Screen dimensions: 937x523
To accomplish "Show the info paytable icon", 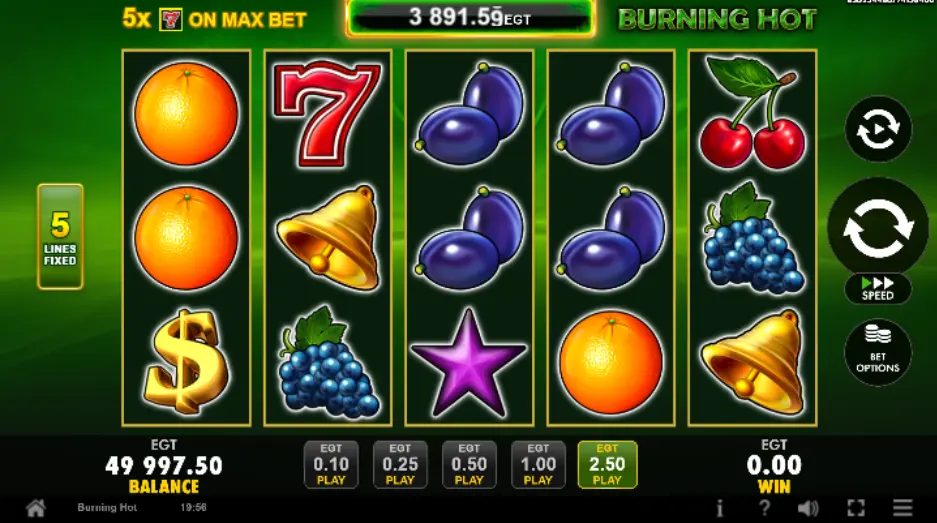I will point(720,508).
